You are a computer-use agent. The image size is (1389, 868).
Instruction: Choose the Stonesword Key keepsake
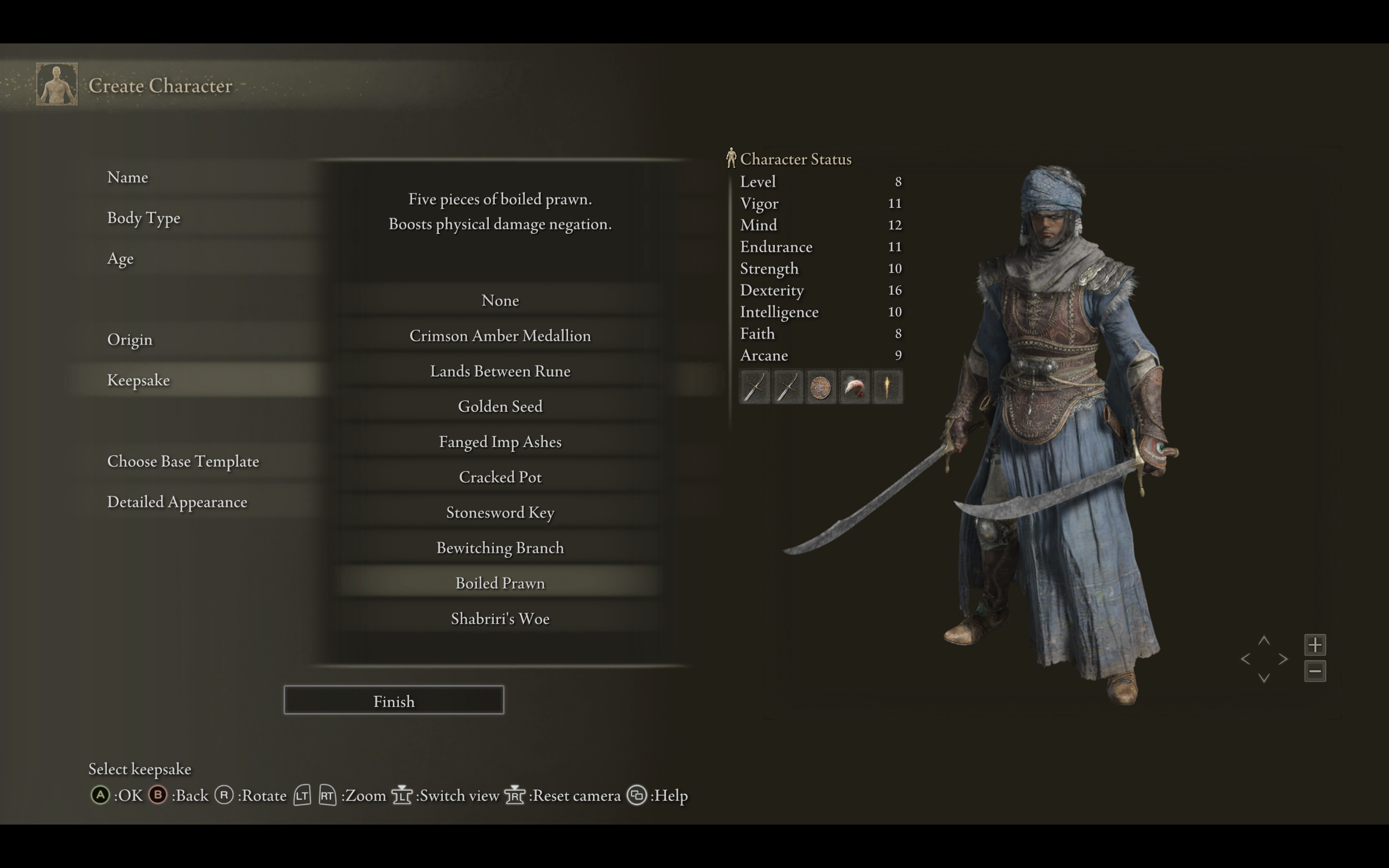click(x=500, y=512)
